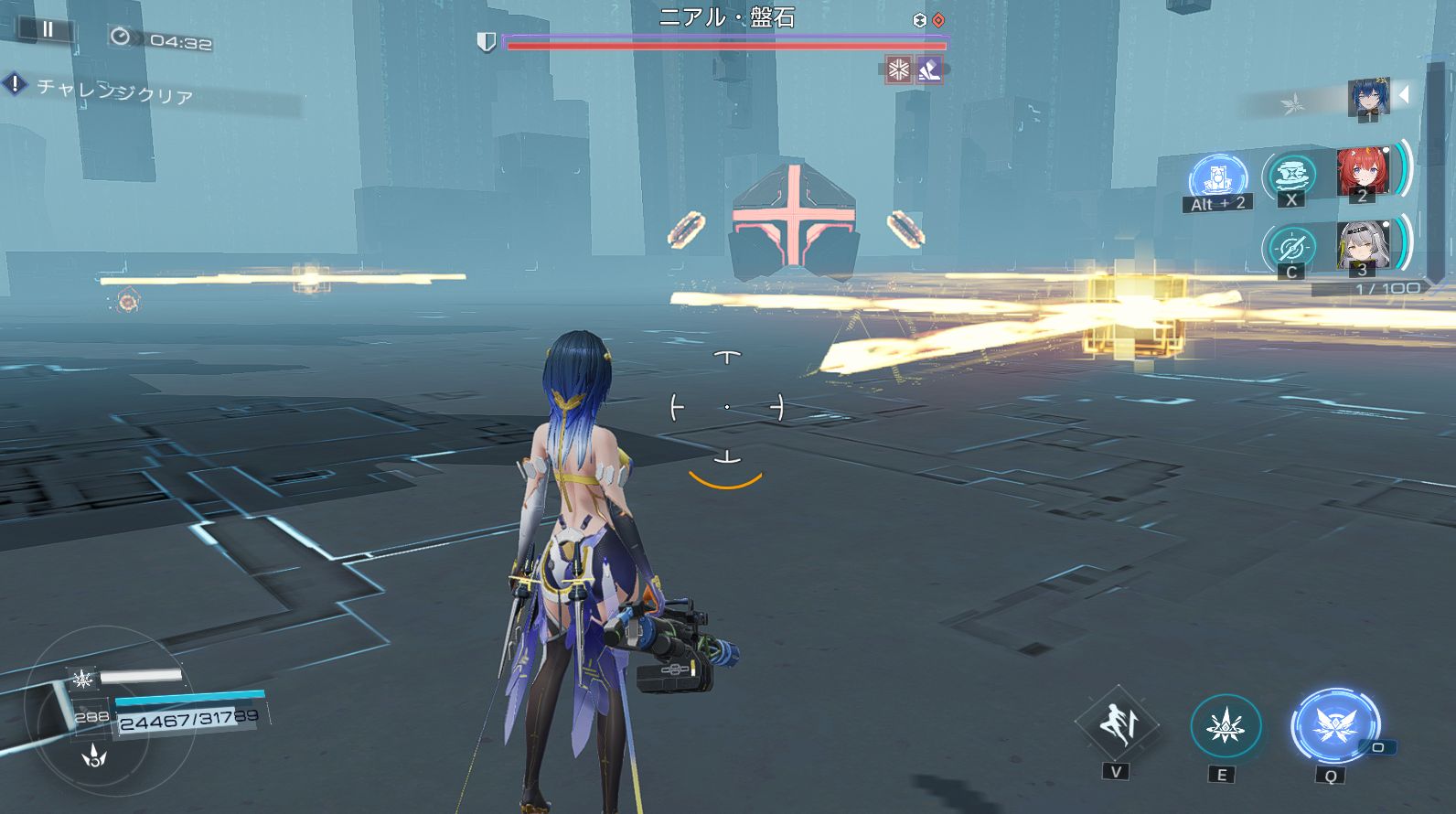
Task: Use the dodge dash ability icon
Action: coord(1117,725)
